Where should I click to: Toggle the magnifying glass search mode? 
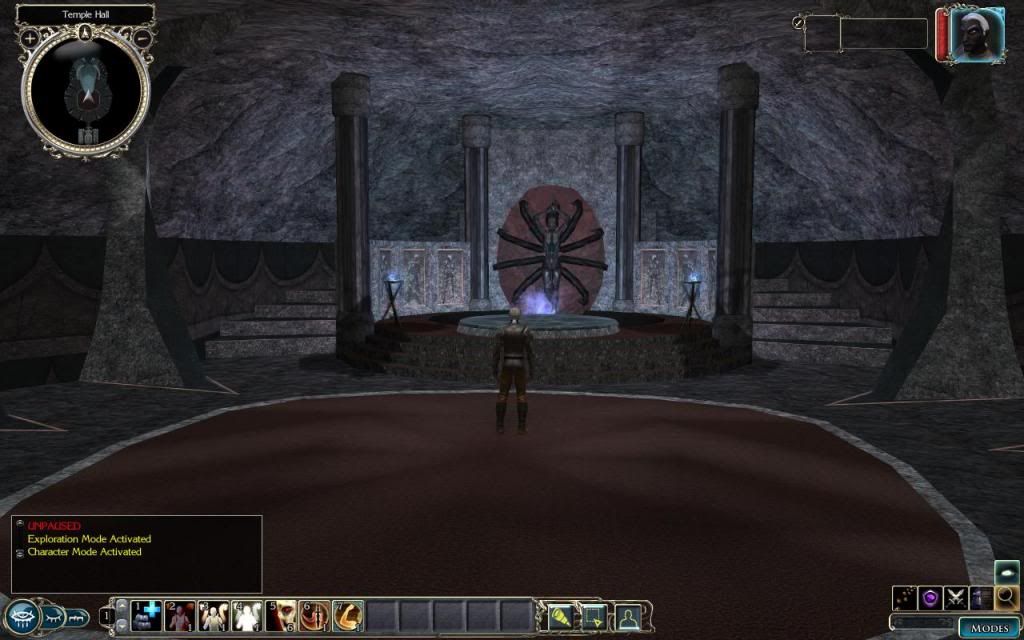coord(1007,598)
